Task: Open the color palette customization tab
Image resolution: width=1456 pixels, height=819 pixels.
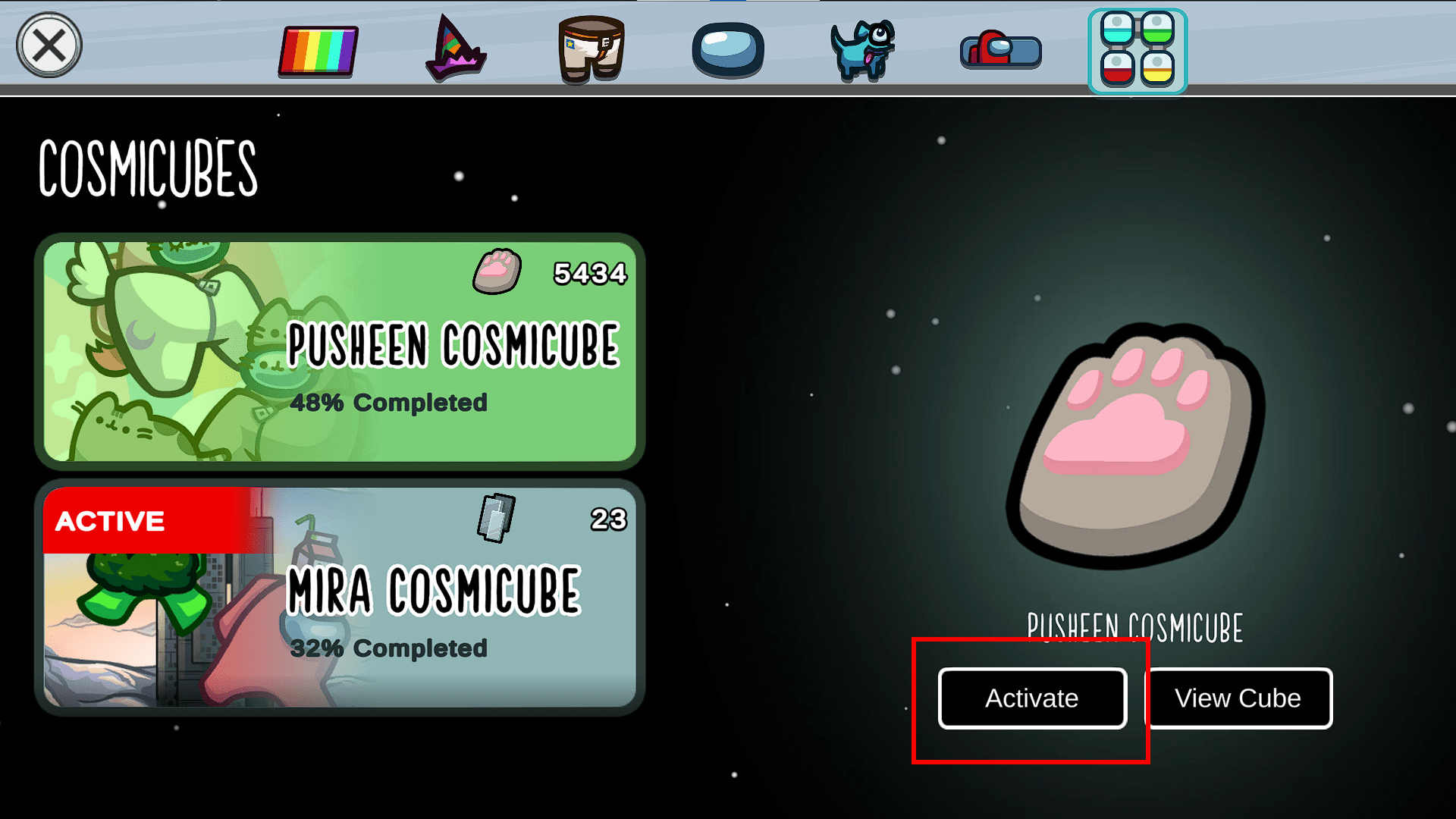Action: click(318, 51)
